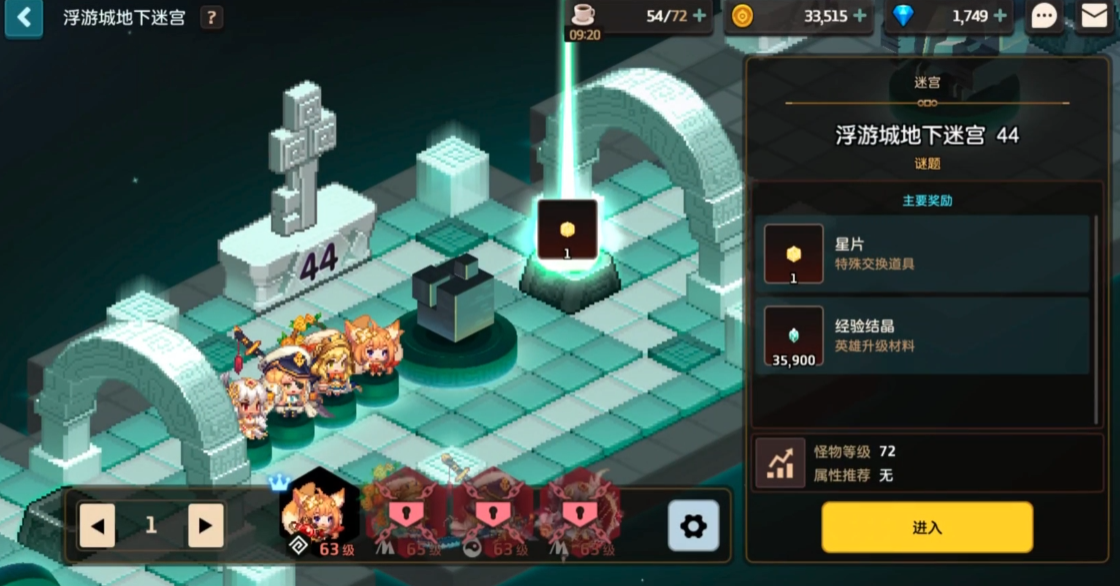Open the question mark help for the labyrinth
Viewport: 1120px width, 586px height.
click(x=211, y=18)
